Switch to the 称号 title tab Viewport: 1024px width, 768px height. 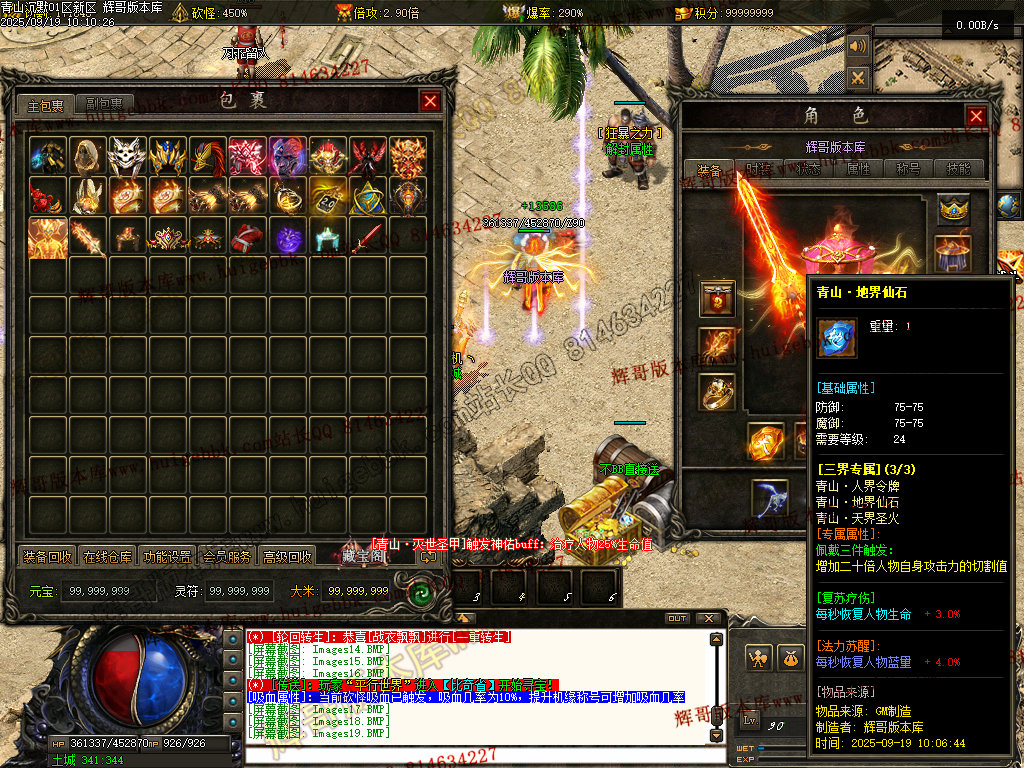coord(909,170)
